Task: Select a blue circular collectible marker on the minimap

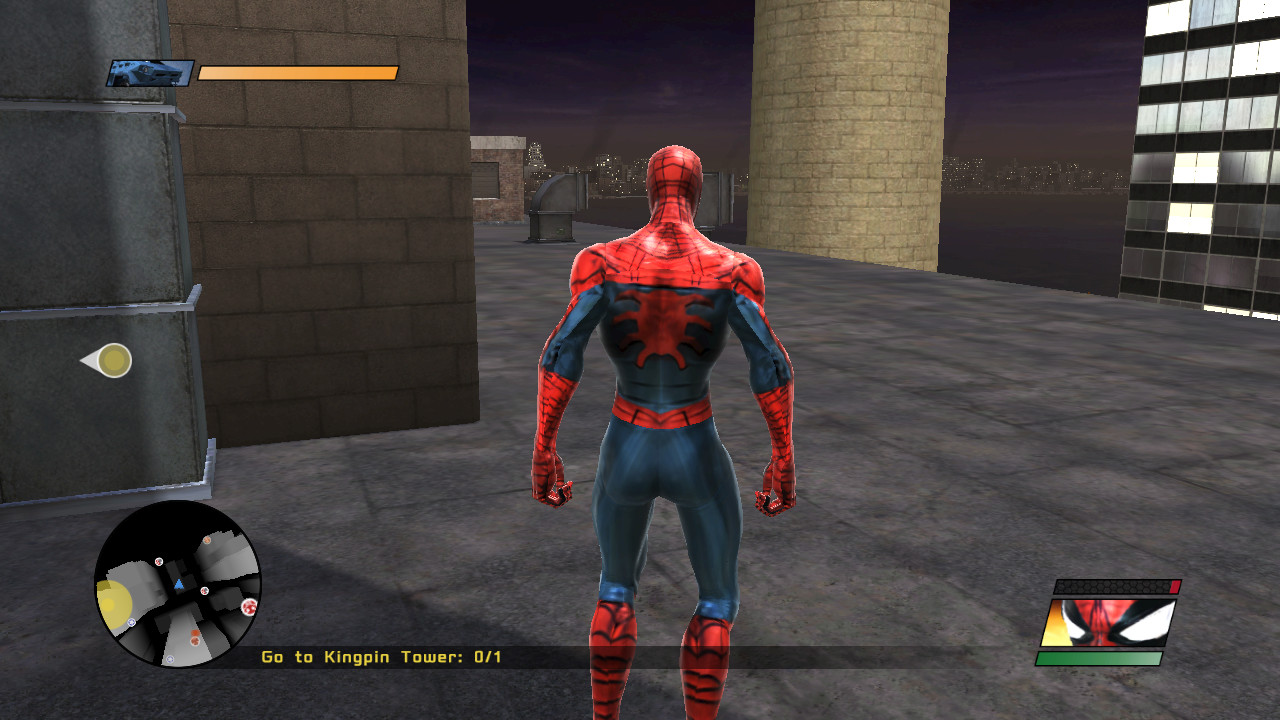Action: coord(131,622)
